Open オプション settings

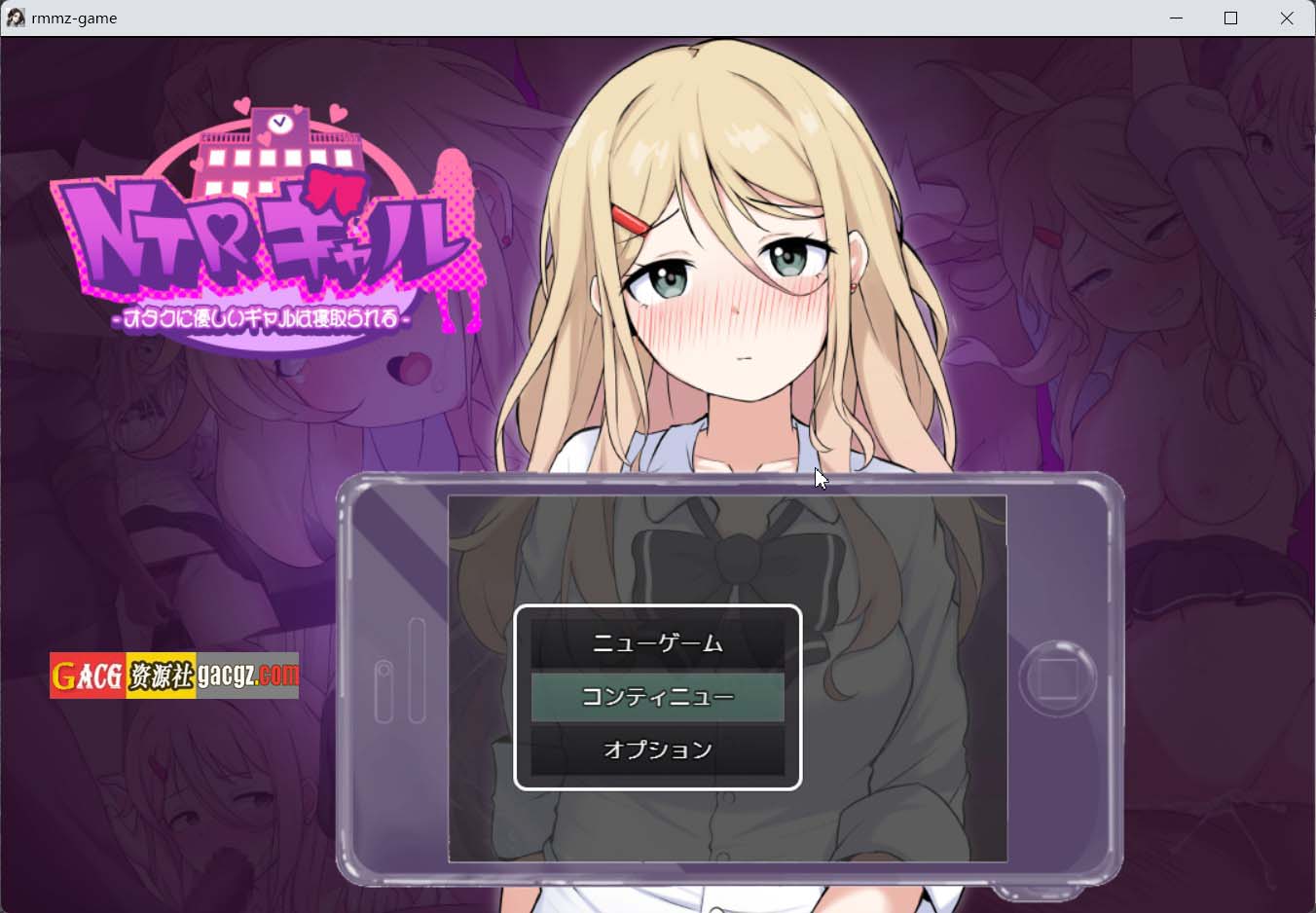660,750
